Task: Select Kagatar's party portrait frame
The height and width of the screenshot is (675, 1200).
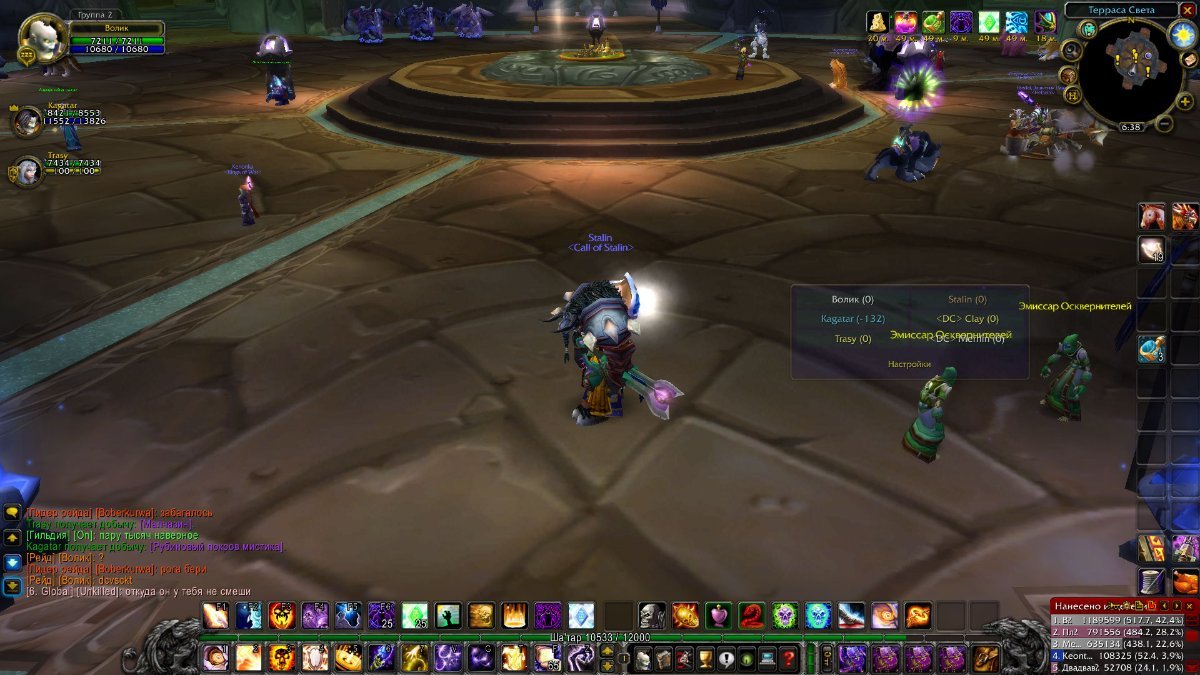Action: click(27, 121)
